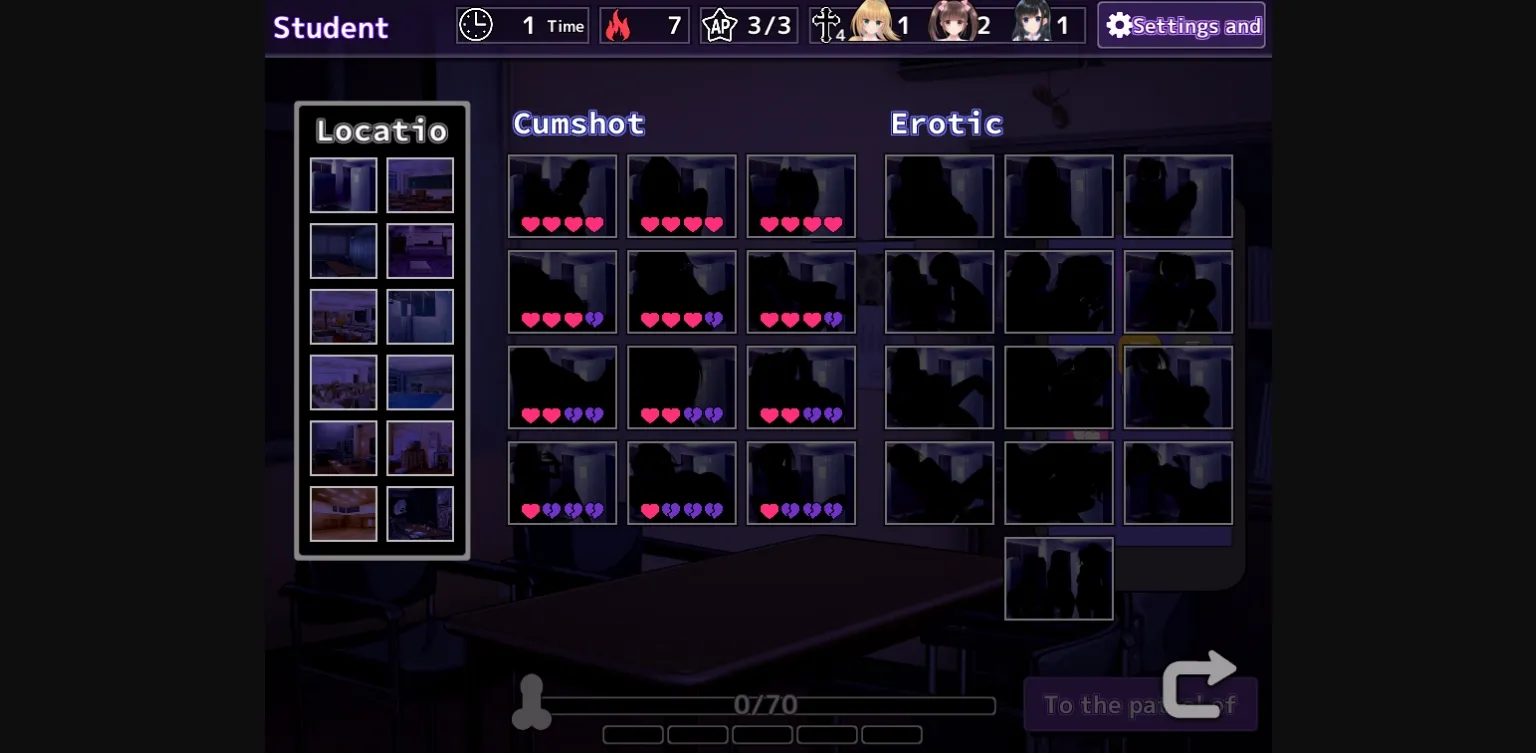Viewport: 1536px width, 753px height.
Task: Open the Locatio panel header
Action: 381,130
